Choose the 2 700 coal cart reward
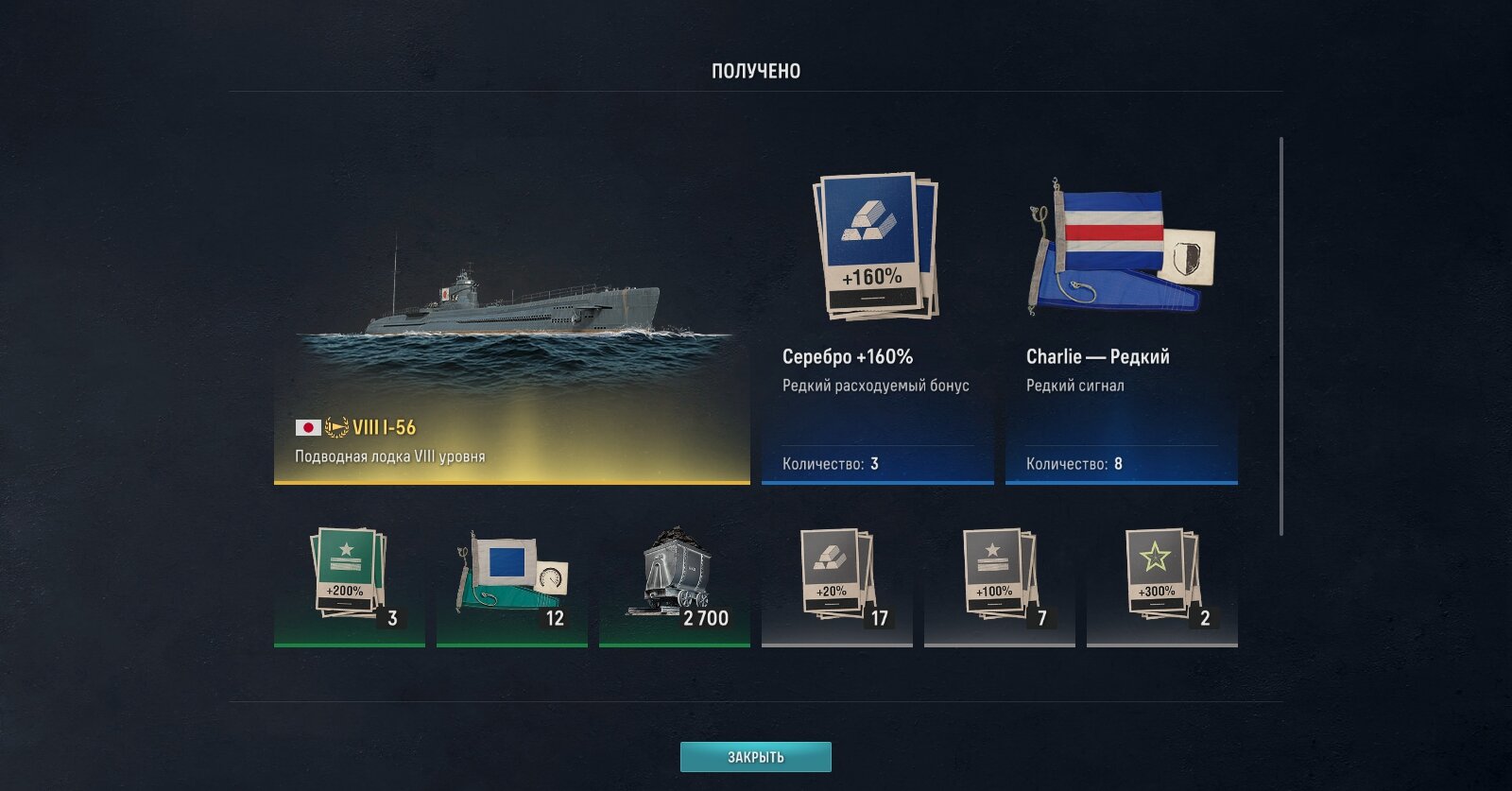 click(675, 580)
